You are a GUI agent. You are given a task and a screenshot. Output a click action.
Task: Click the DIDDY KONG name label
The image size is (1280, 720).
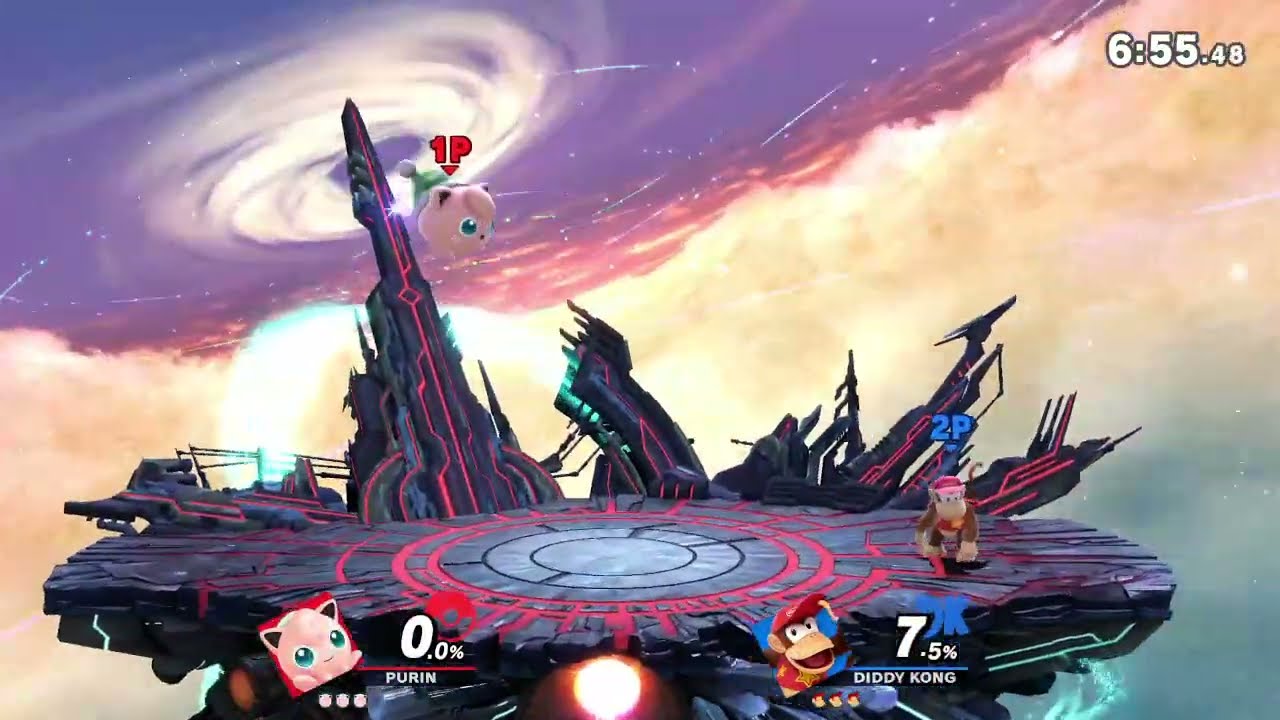pos(905,677)
